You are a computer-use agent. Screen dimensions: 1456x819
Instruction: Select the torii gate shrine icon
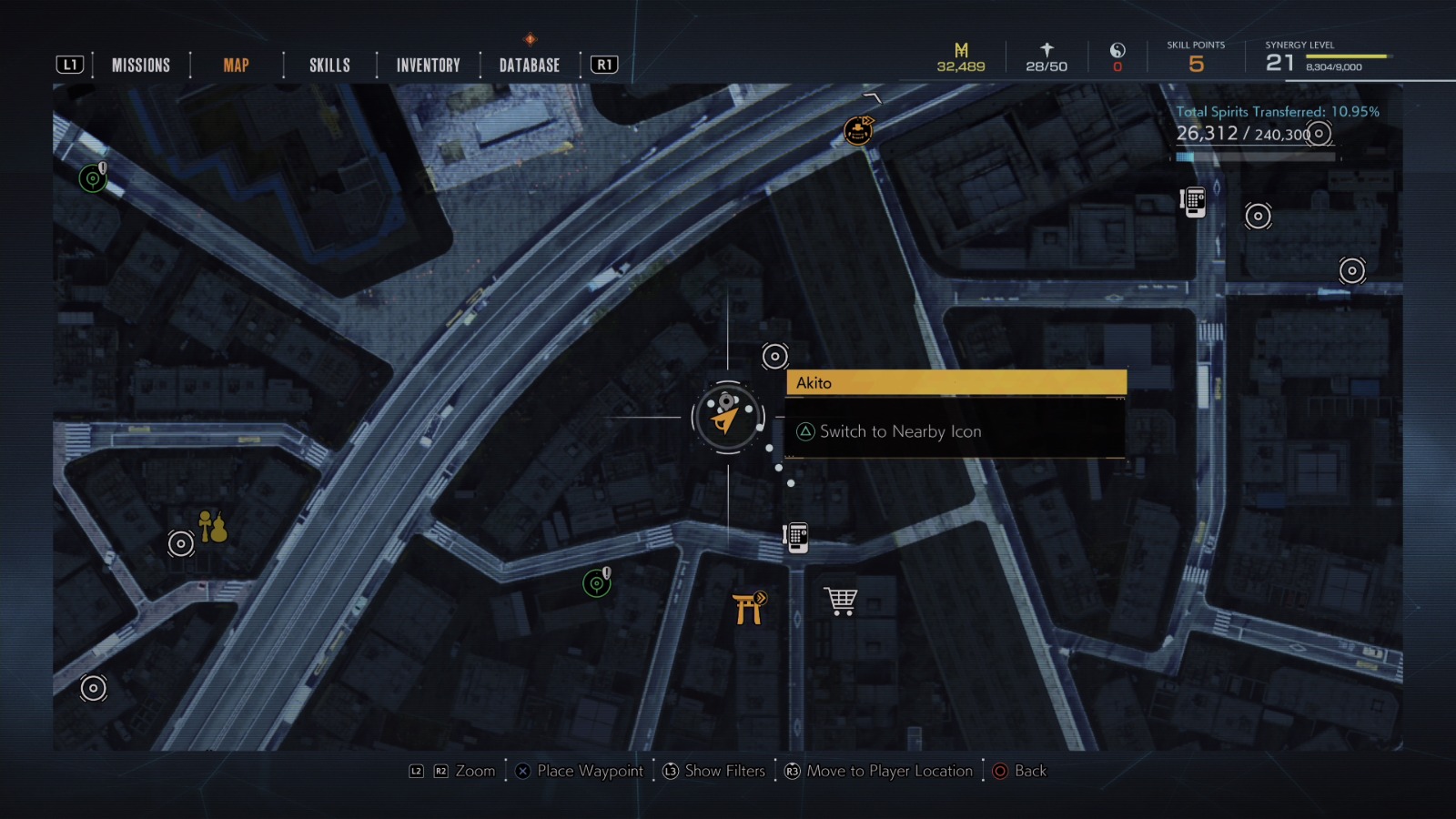(748, 608)
